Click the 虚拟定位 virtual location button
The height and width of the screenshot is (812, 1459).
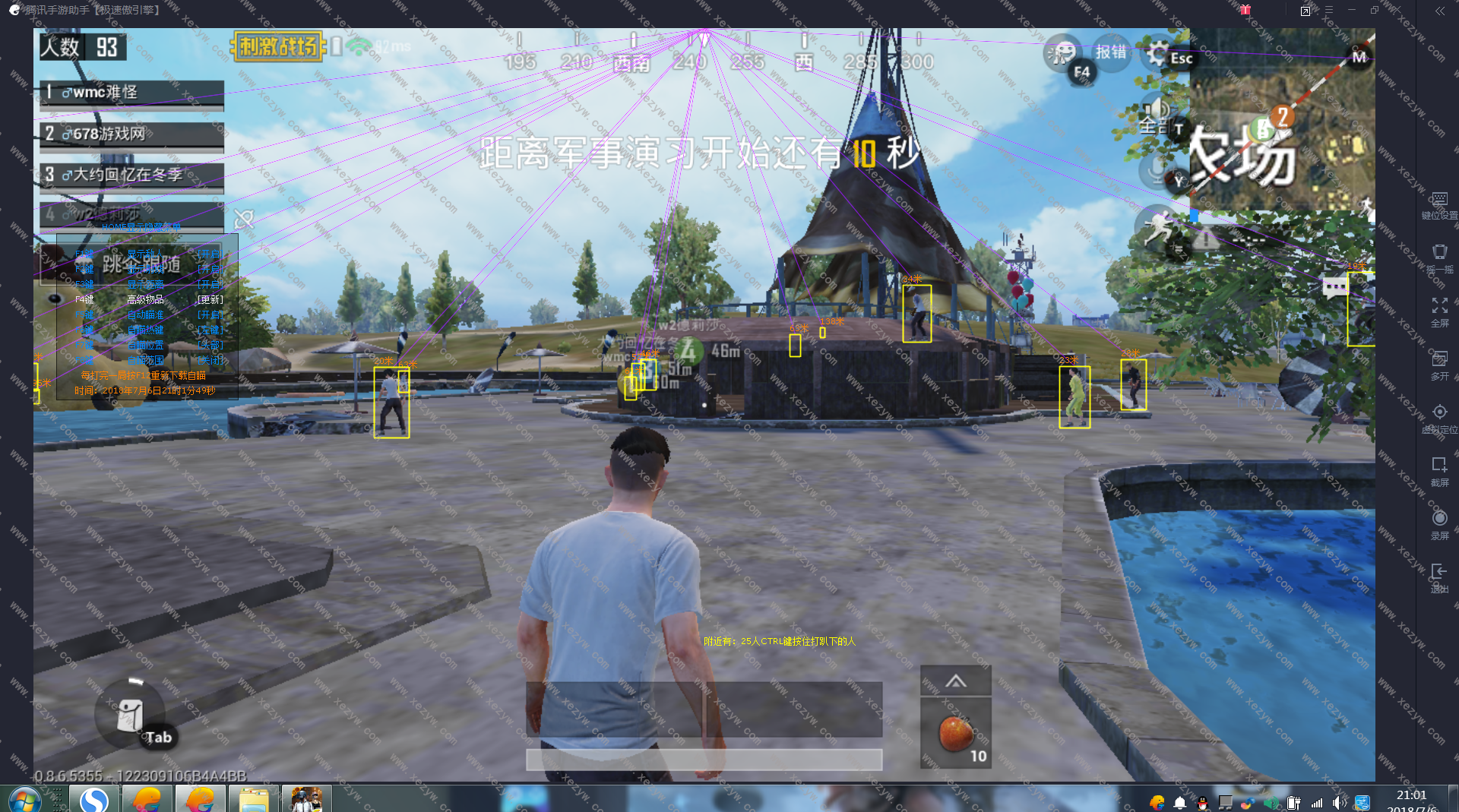[1439, 418]
